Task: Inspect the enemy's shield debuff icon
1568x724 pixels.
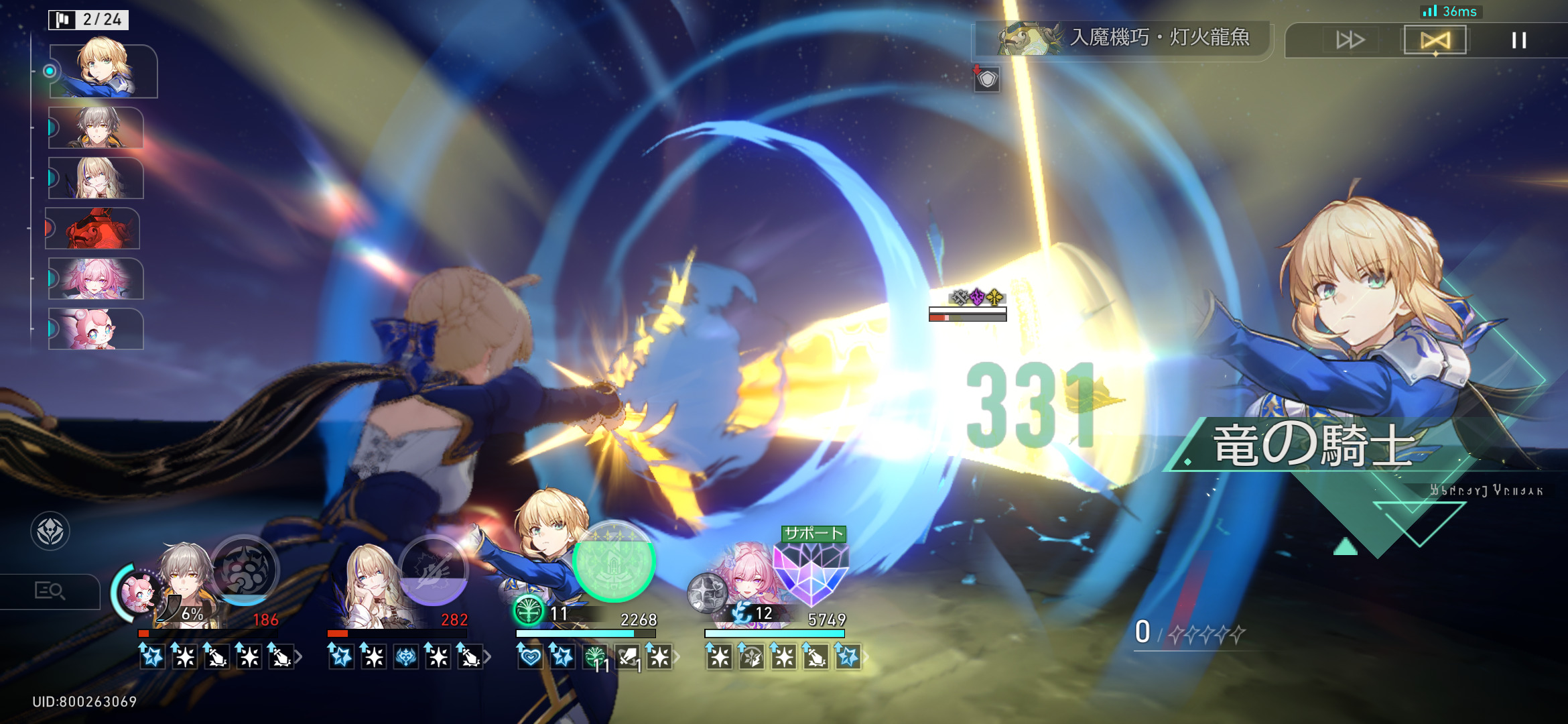Action: click(986, 79)
